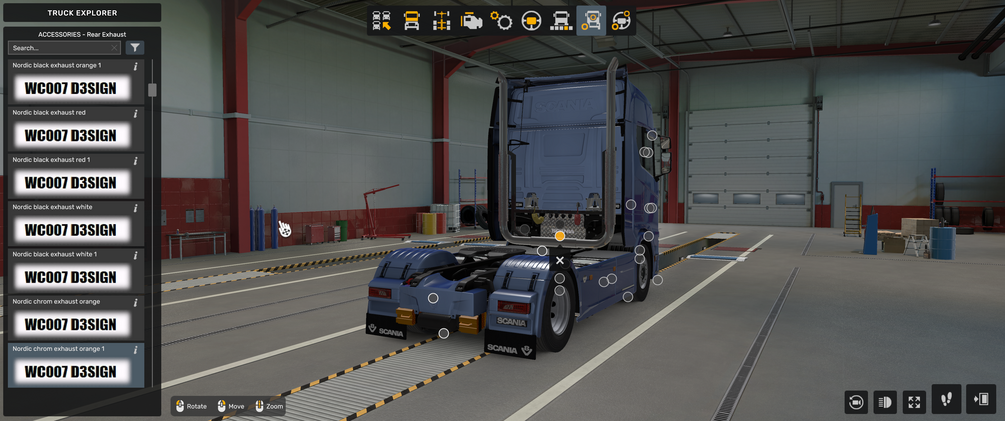Open the truck selection category

[x=382, y=21]
